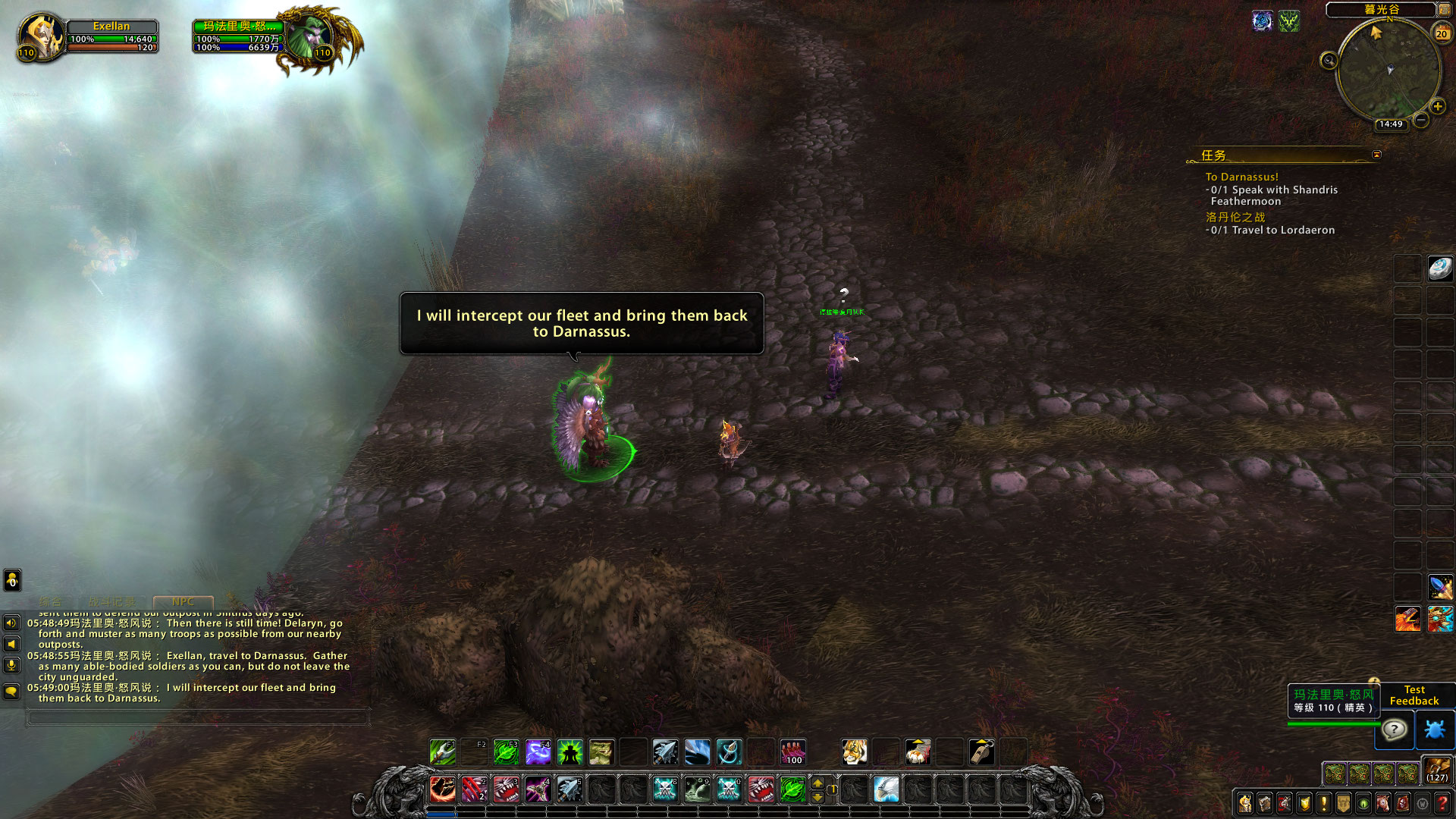Page the action bar up

pyautogui.click(x=817, y=783)
